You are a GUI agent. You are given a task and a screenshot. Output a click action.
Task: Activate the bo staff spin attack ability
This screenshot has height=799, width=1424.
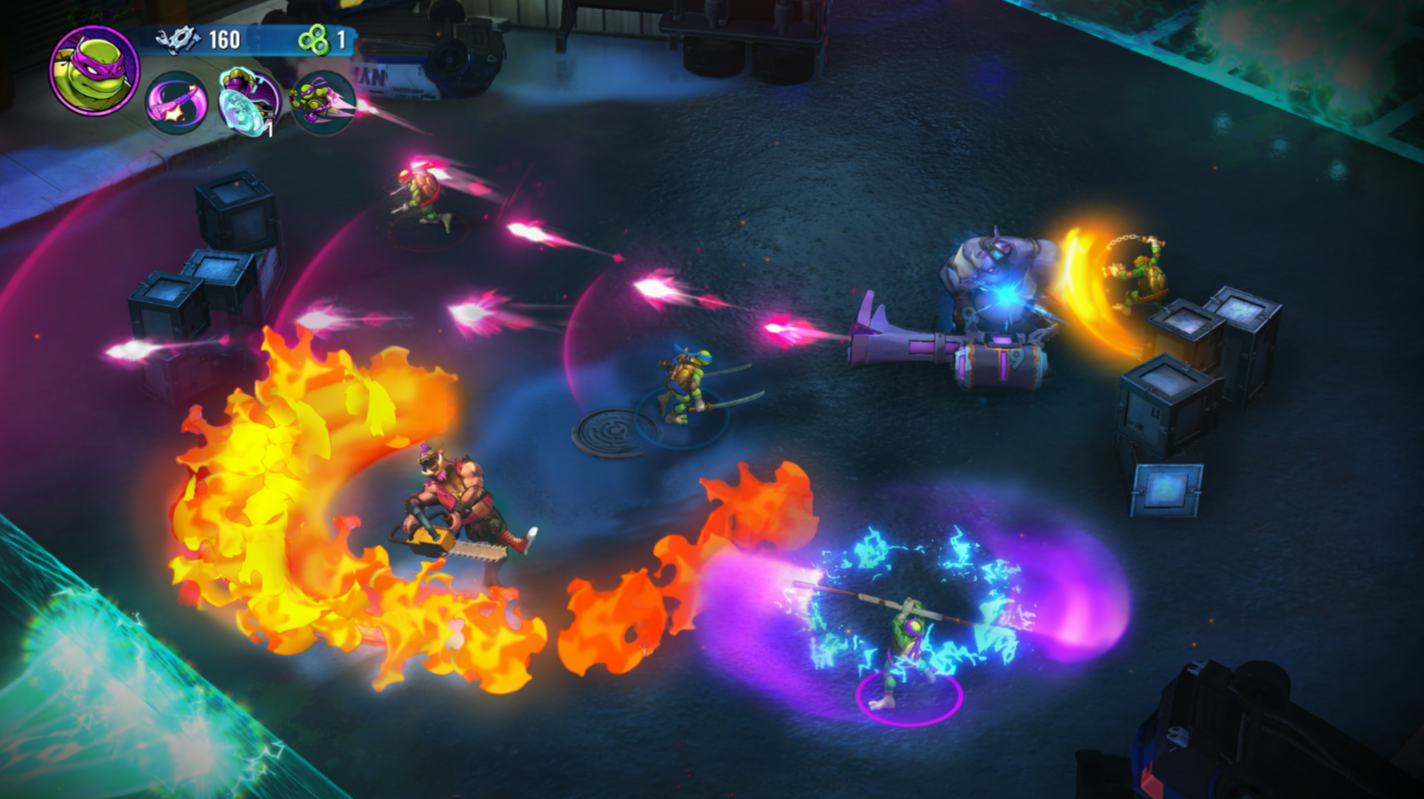coord(177,103)
